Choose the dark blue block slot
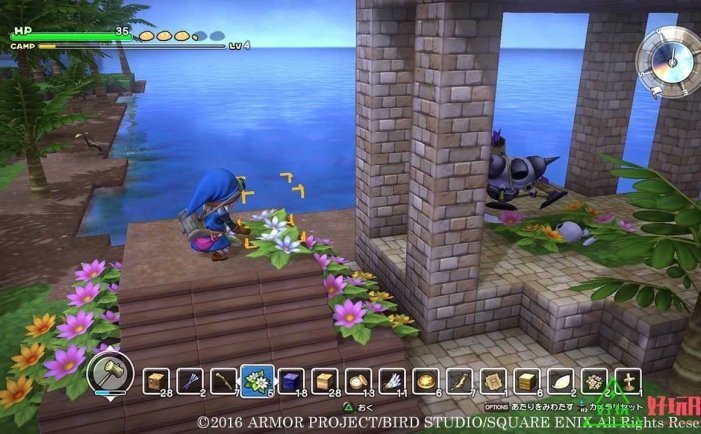 pos(290,380)
